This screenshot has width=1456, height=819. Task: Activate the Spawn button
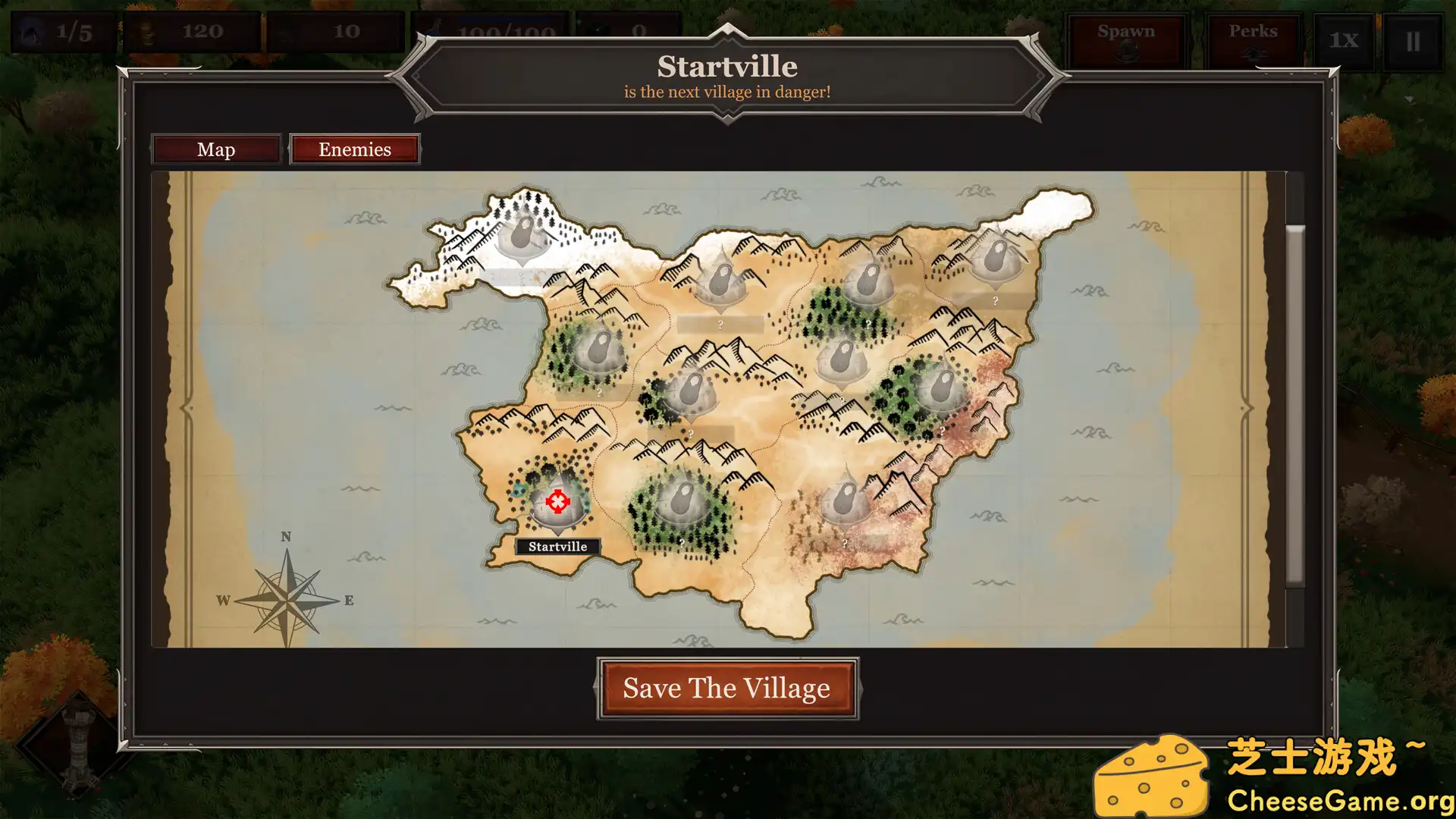coord(1126,39)
